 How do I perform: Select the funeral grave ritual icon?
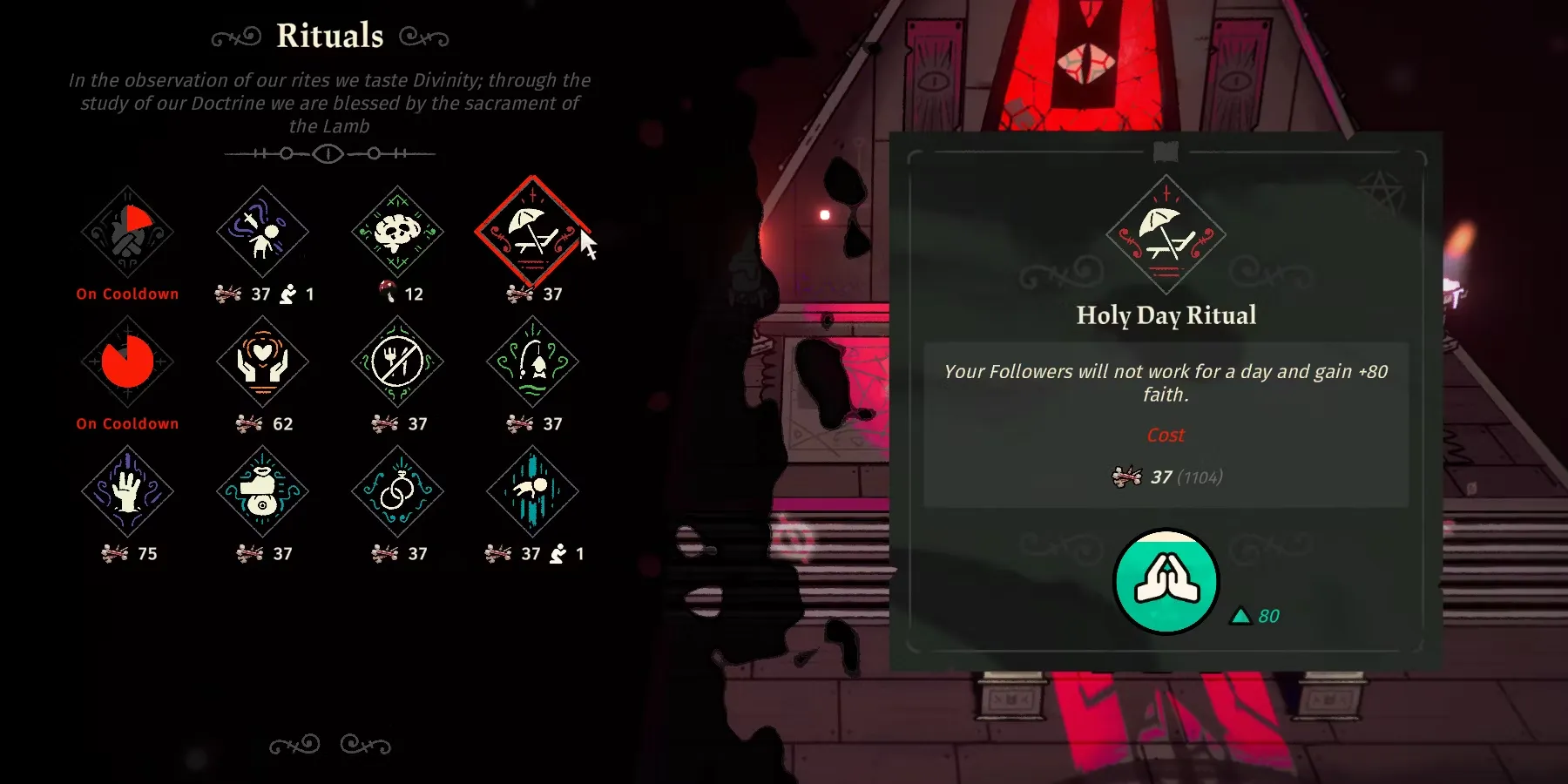(x=262, y=491)
